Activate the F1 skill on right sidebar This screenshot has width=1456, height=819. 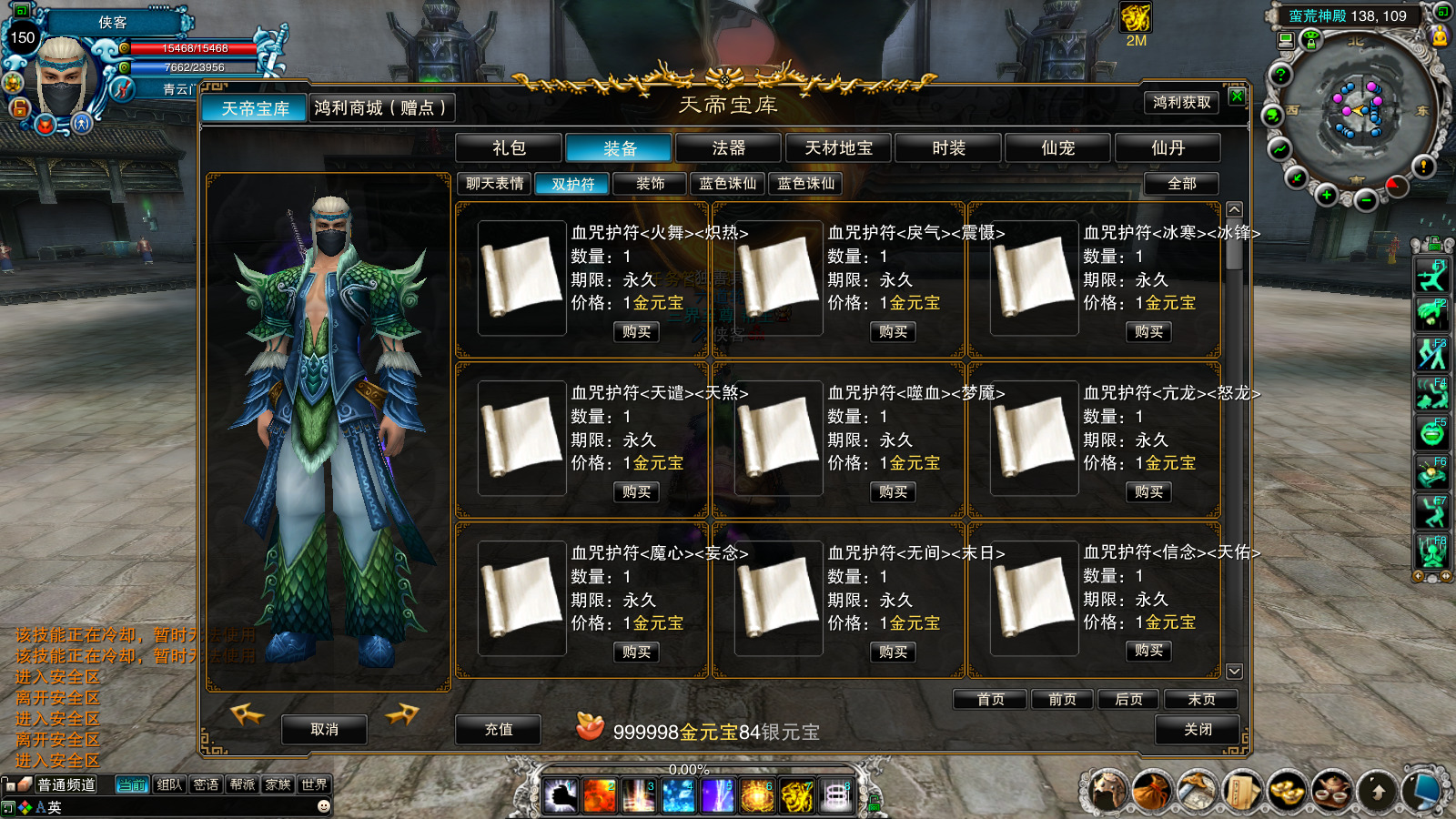[x=1432, y=273]
